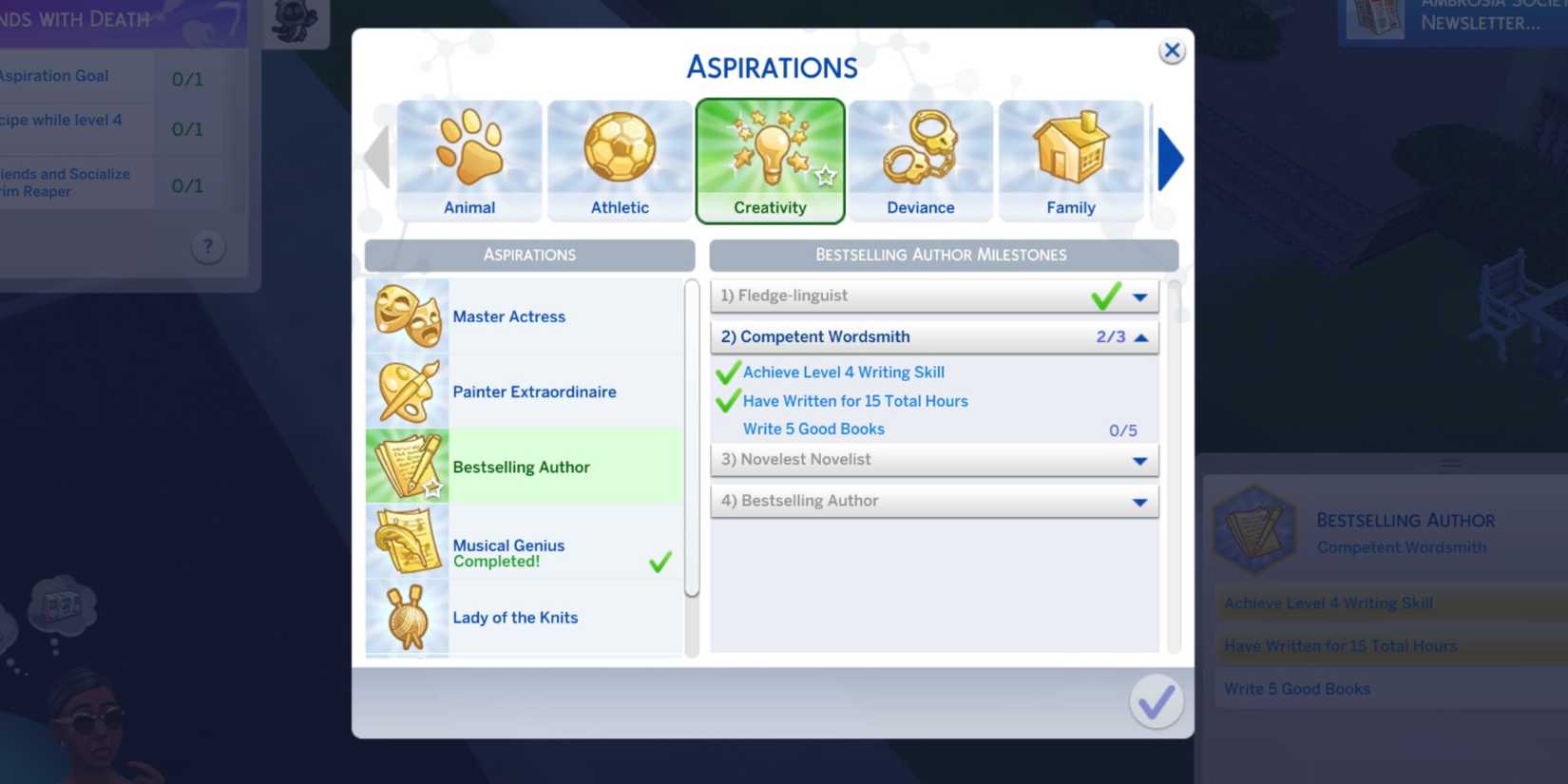The image size is (1568, 784).
Task: Click the Write 5 Good Books goal
Action: coord(813,429)
